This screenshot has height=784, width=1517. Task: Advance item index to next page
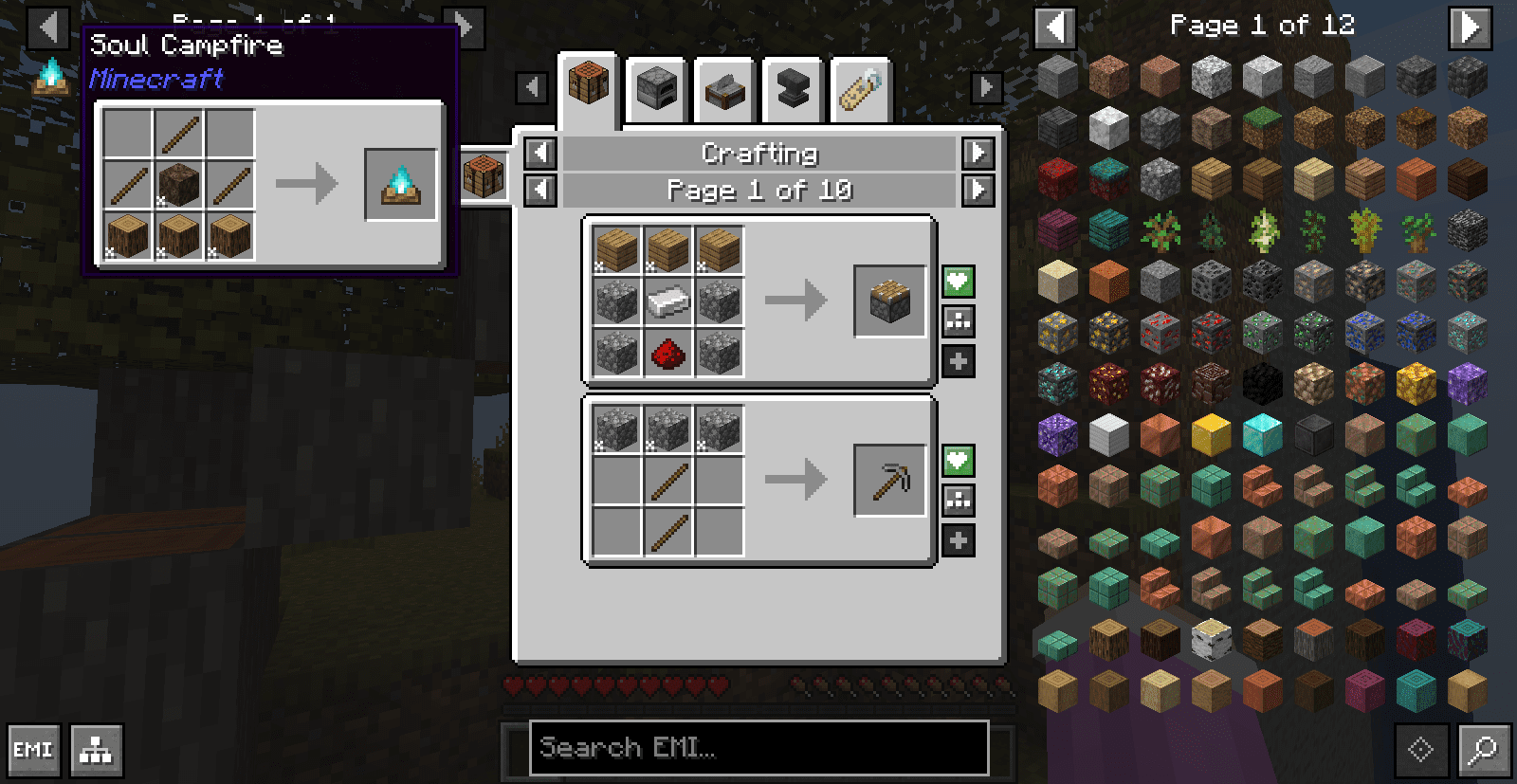tap(1470, 27)
